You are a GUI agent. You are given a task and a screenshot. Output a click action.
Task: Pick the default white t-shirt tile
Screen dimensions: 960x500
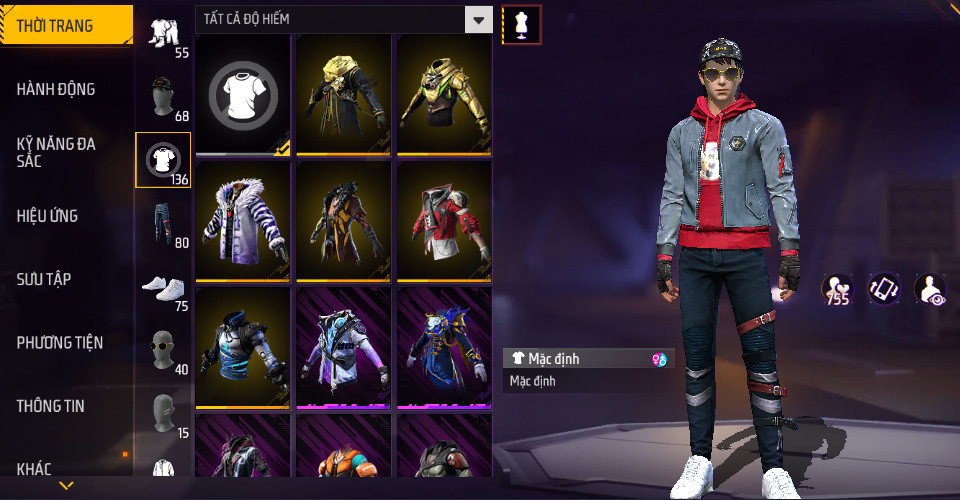[x=243, y=95]
